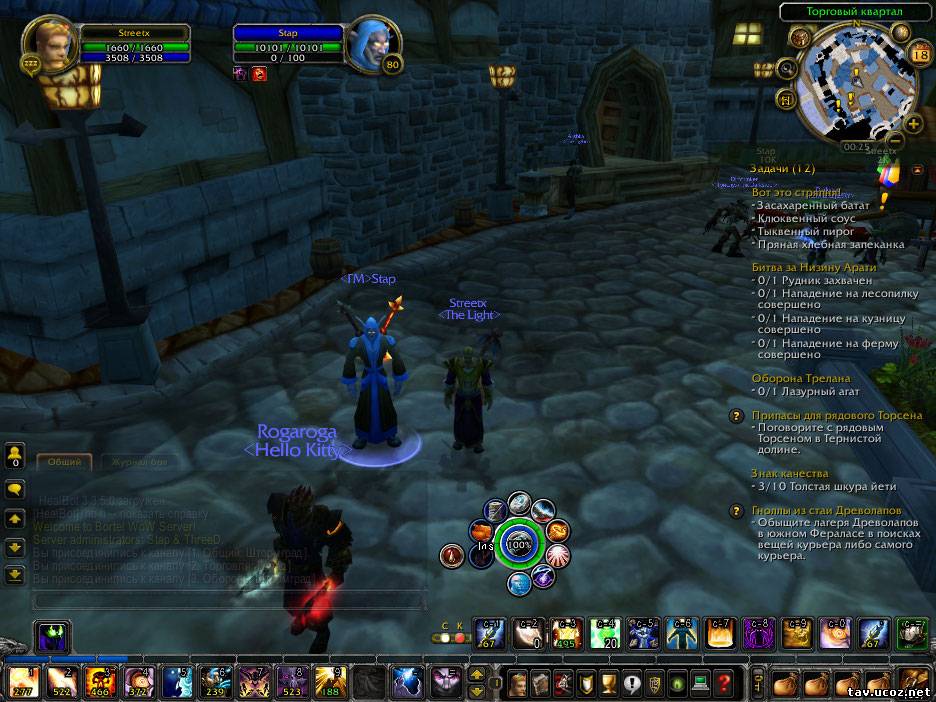Image resolution: width=936 pixels, height=702 pixels.
Task: Open the red question mark help button
Action: click(725, 684)
